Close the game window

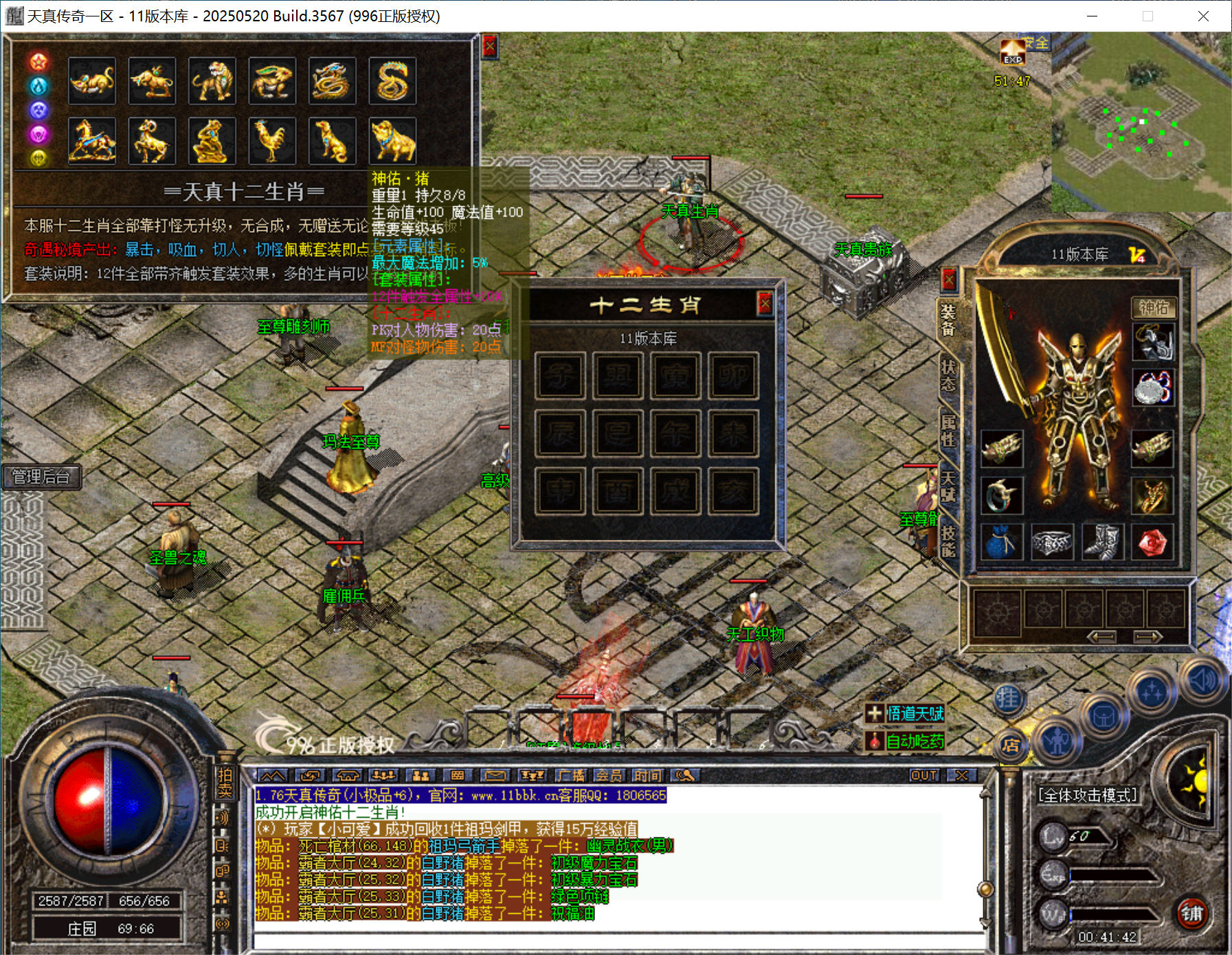[1203, 16]
